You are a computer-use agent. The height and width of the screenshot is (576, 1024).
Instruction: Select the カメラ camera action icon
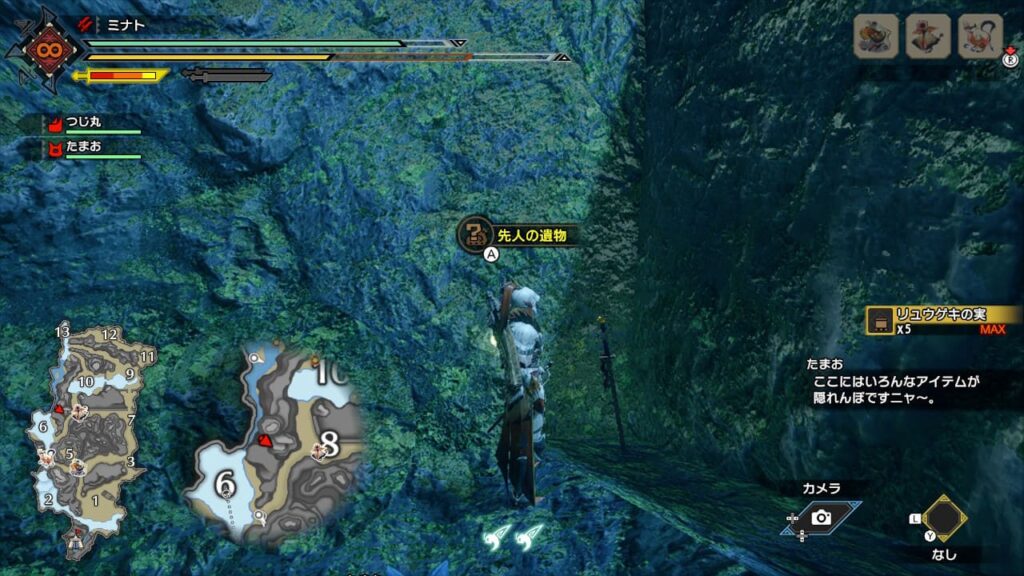821,517
